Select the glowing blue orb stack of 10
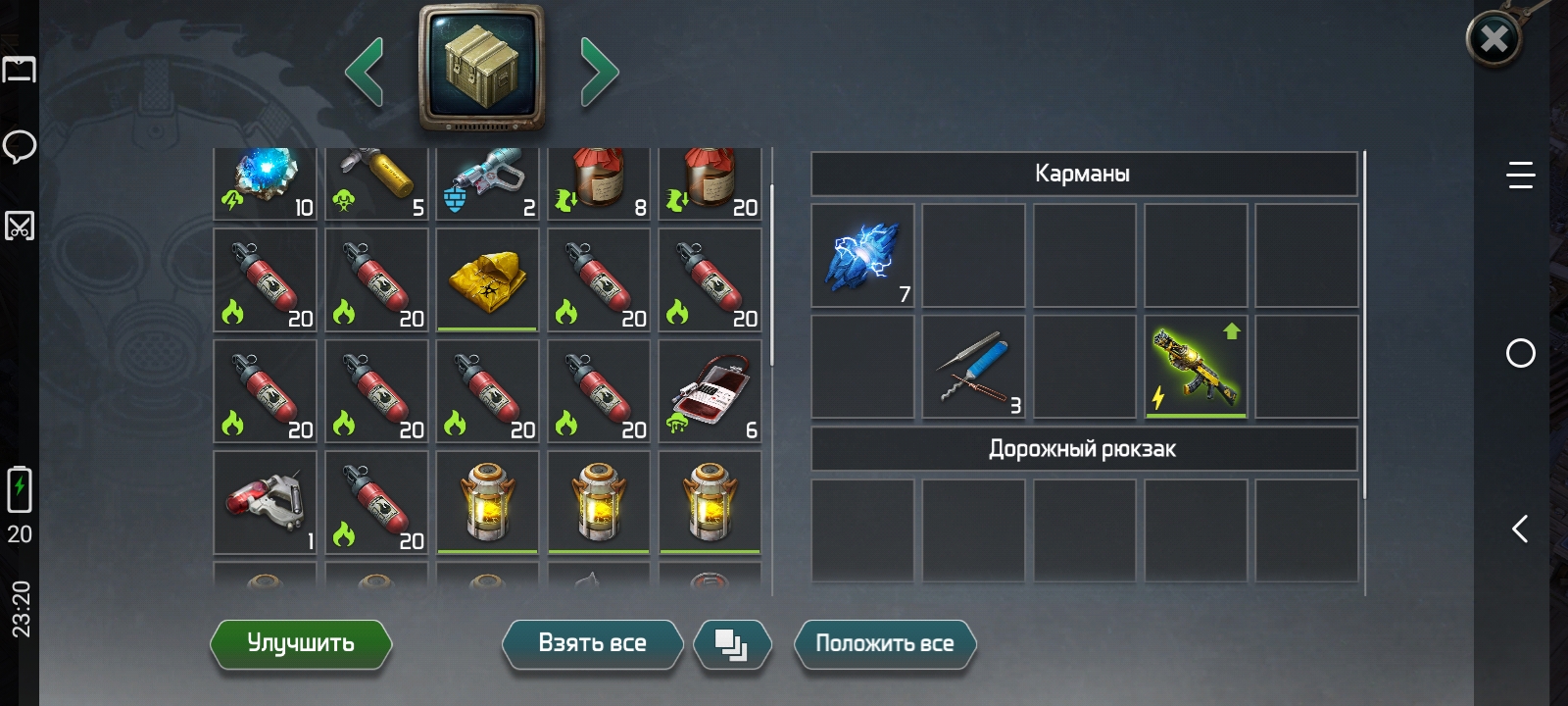Screen dimensions: 1568x706 pos(266,183)
